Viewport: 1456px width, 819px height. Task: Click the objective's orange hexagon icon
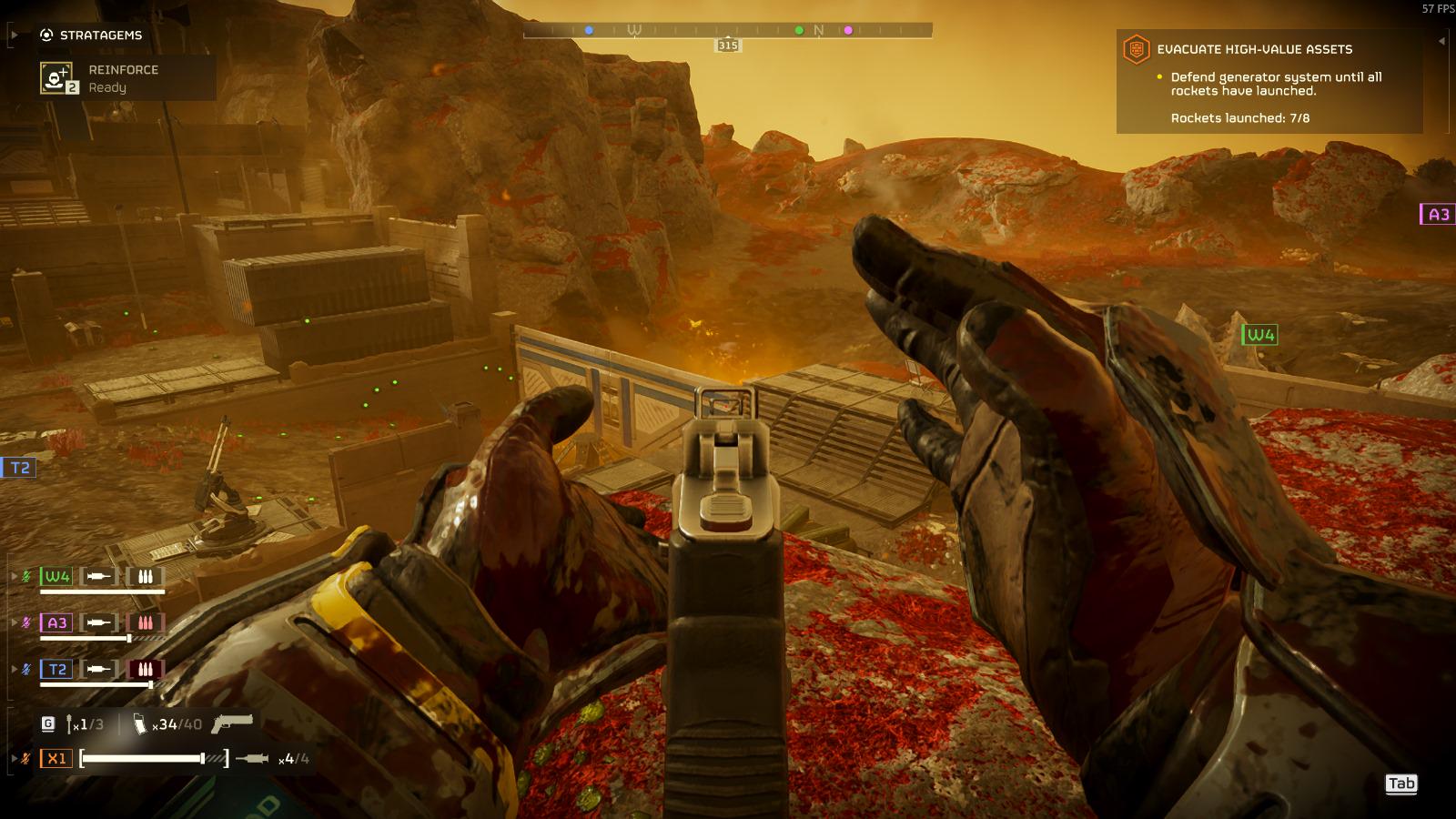pyautogui.click(x=1136, y=49)
